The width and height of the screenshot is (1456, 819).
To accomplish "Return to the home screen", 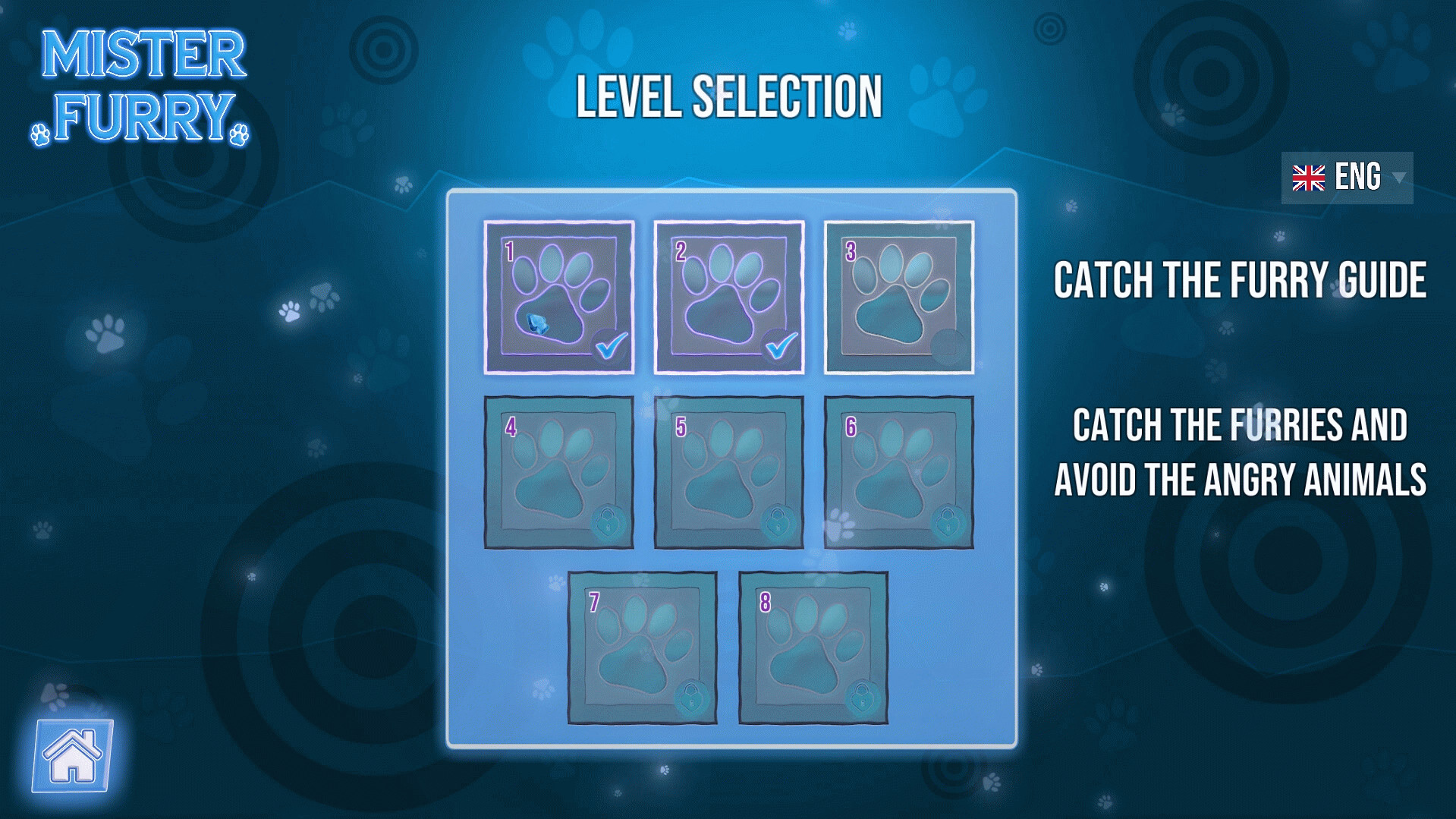I will click(73, 755).
